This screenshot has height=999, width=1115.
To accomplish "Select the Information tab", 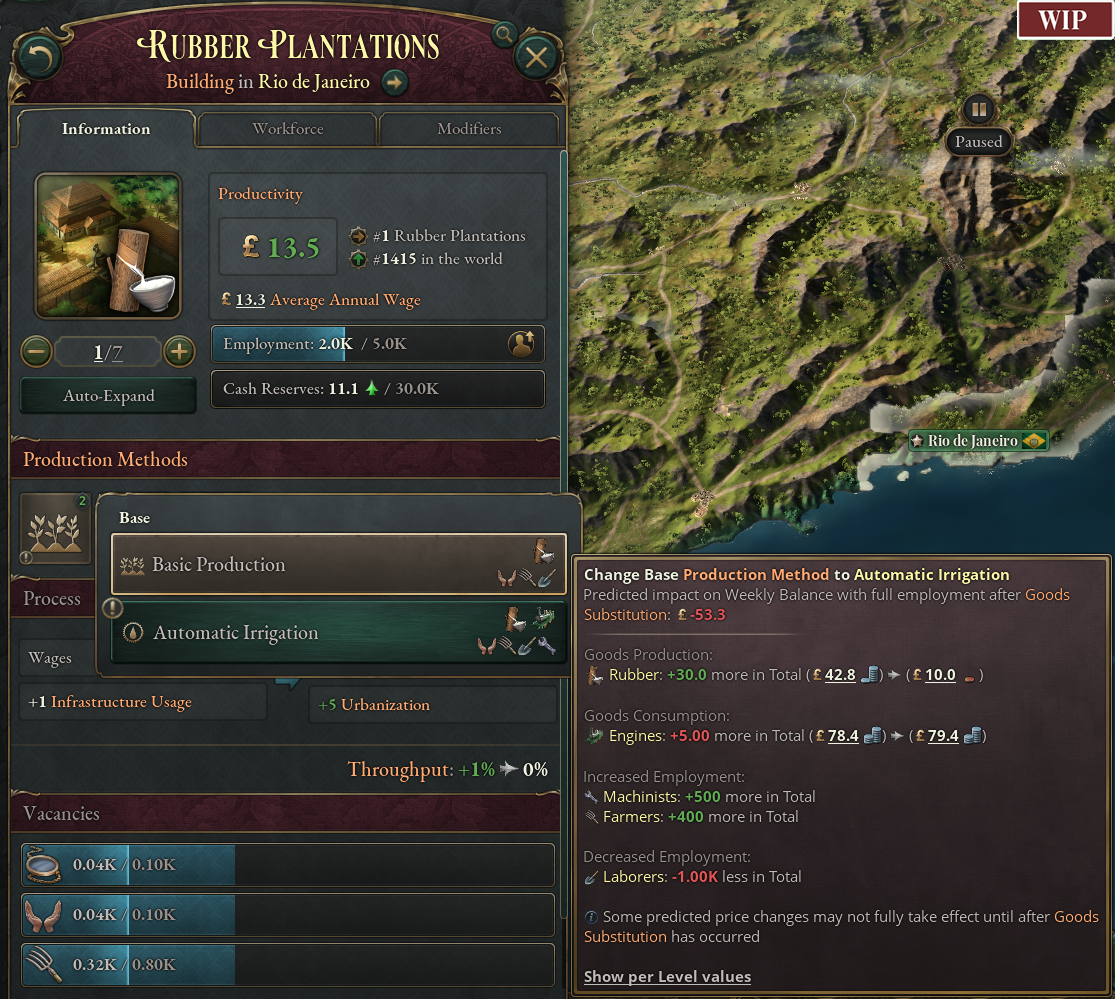I will [x=106, y=129].
